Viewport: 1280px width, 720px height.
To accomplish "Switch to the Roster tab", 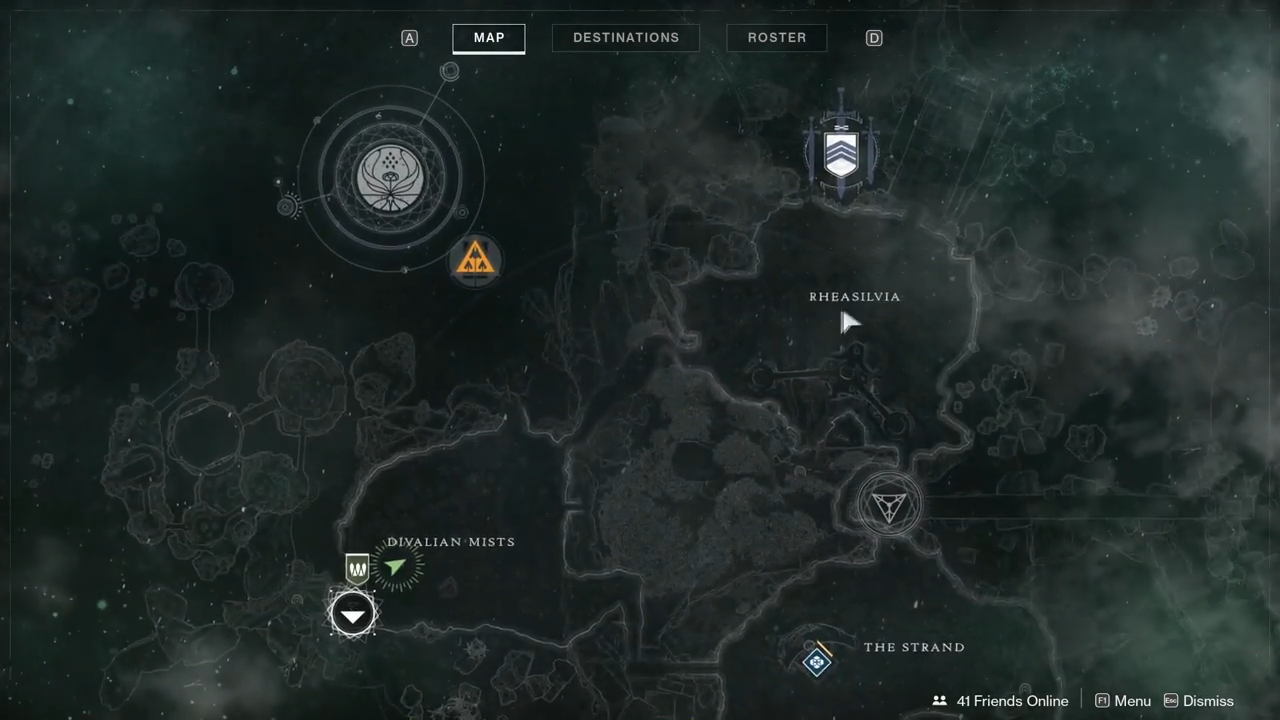I will tap(777, 38).
